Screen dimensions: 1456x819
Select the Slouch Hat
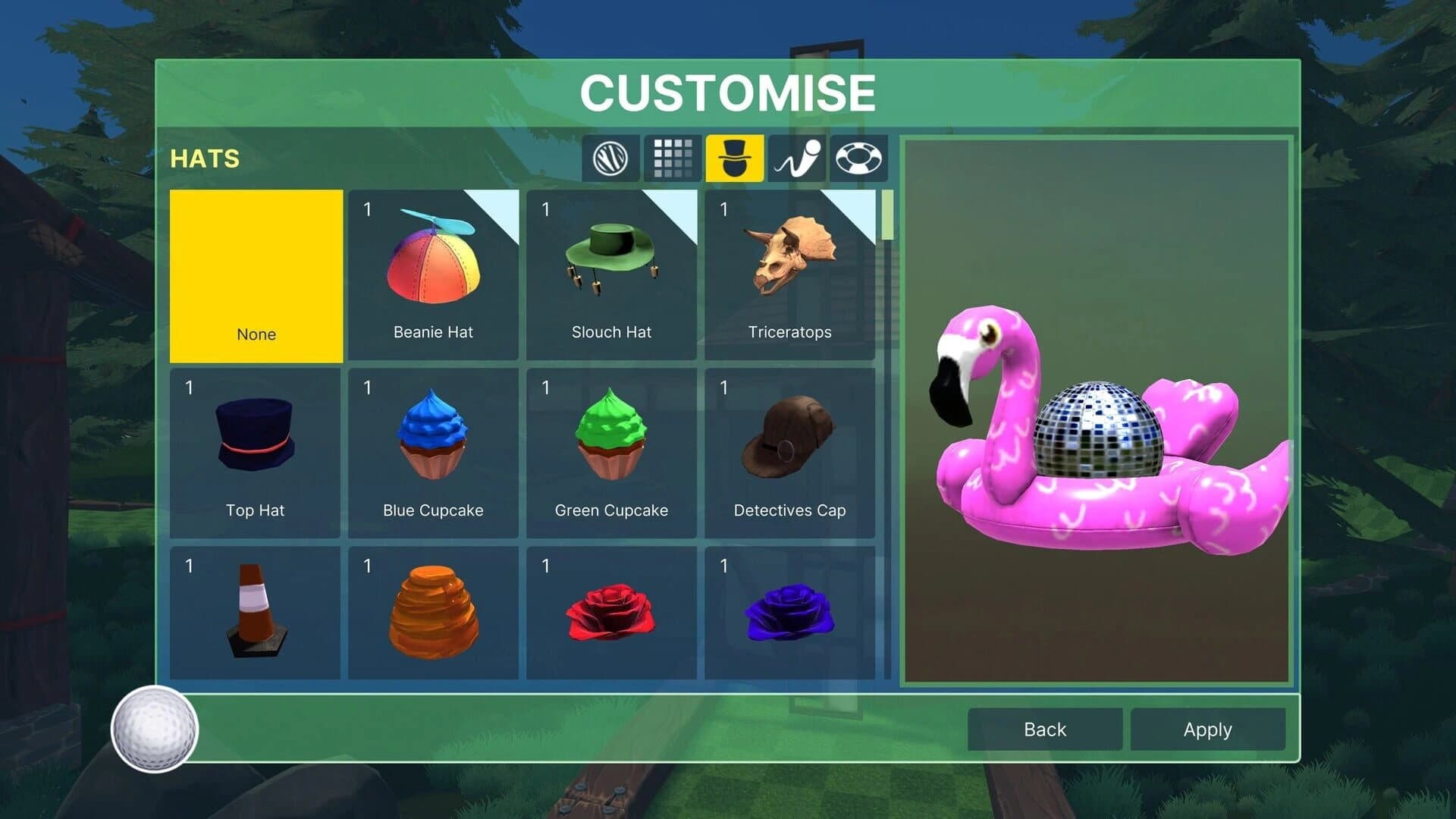coord(611,273)
